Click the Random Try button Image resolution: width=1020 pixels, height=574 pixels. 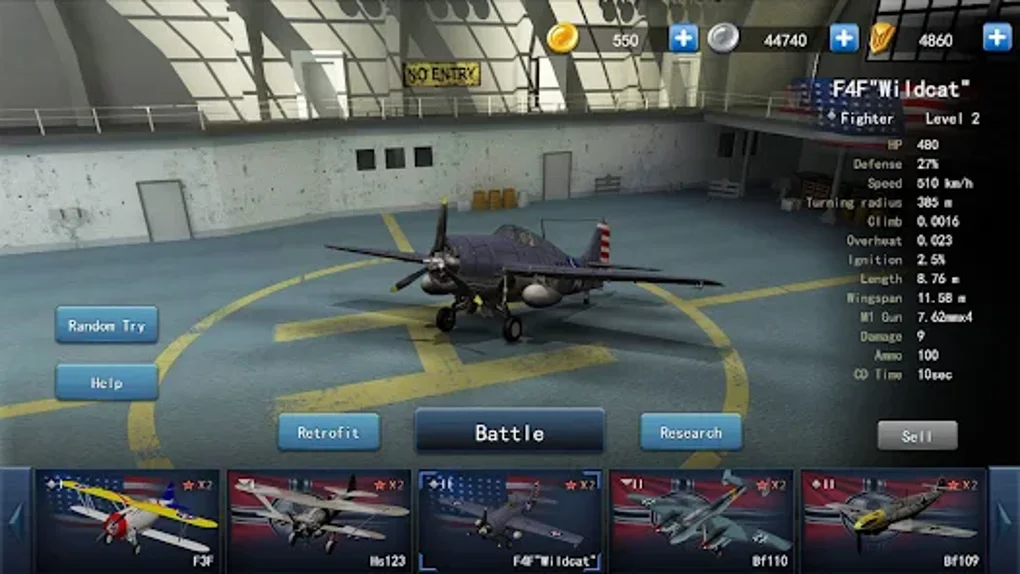107,325
